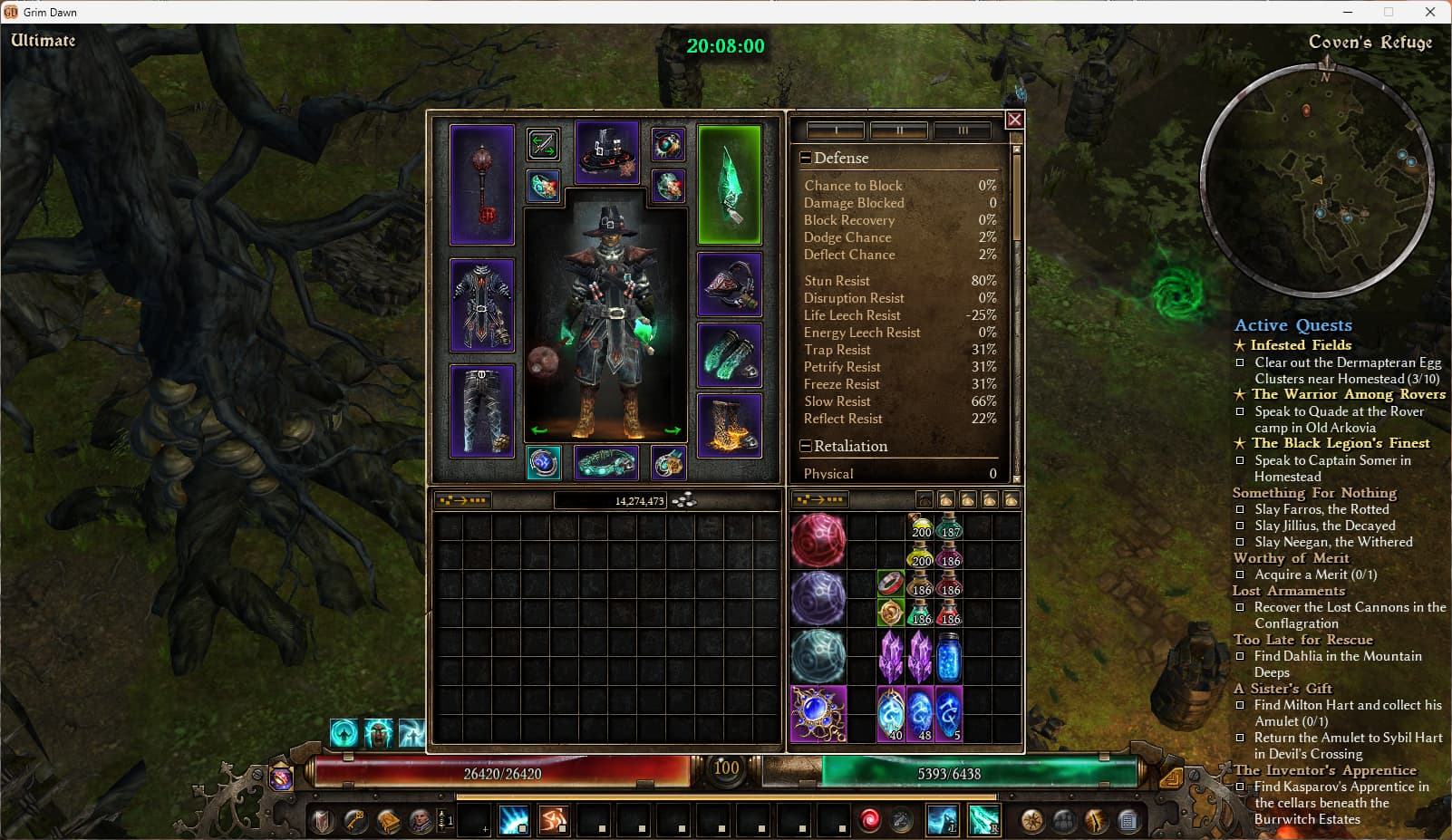This screenshot has height=840, width=1452.
Task: Close the character panel with the X
Action: click(1014, 120)
